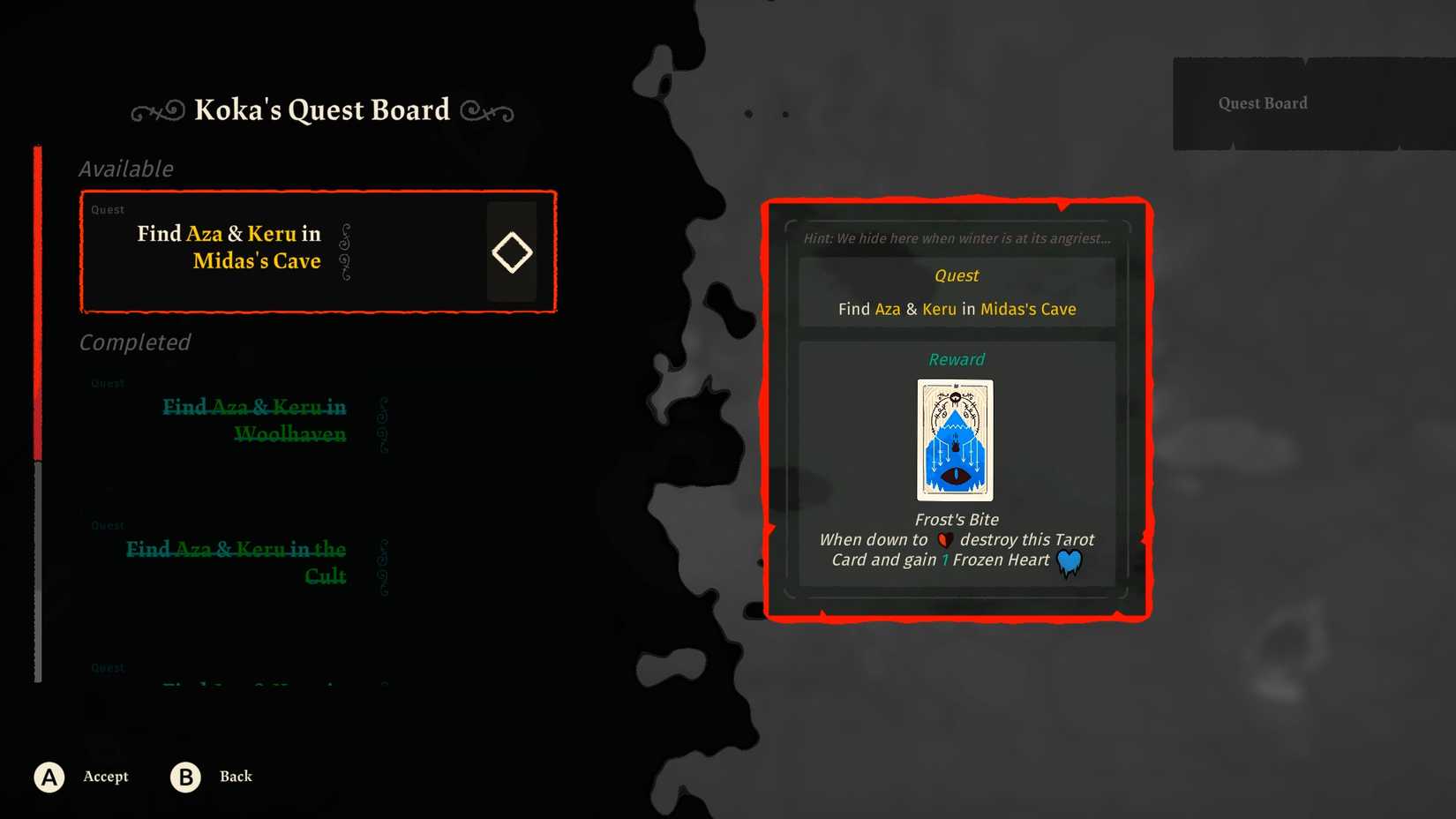Click the Available section heading

point(126,169)
